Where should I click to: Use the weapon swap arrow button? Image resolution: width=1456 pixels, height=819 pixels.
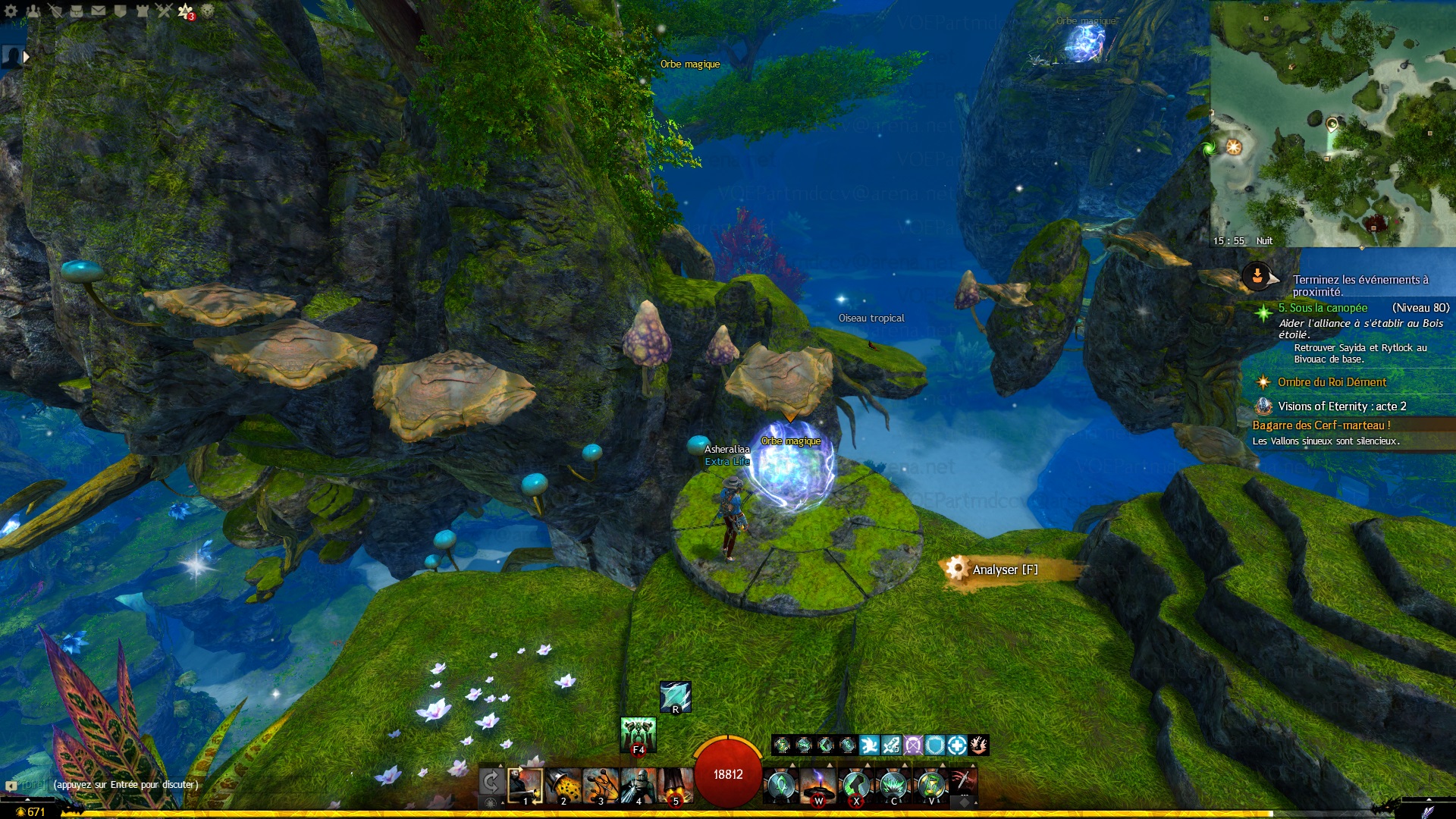point(491,781)
